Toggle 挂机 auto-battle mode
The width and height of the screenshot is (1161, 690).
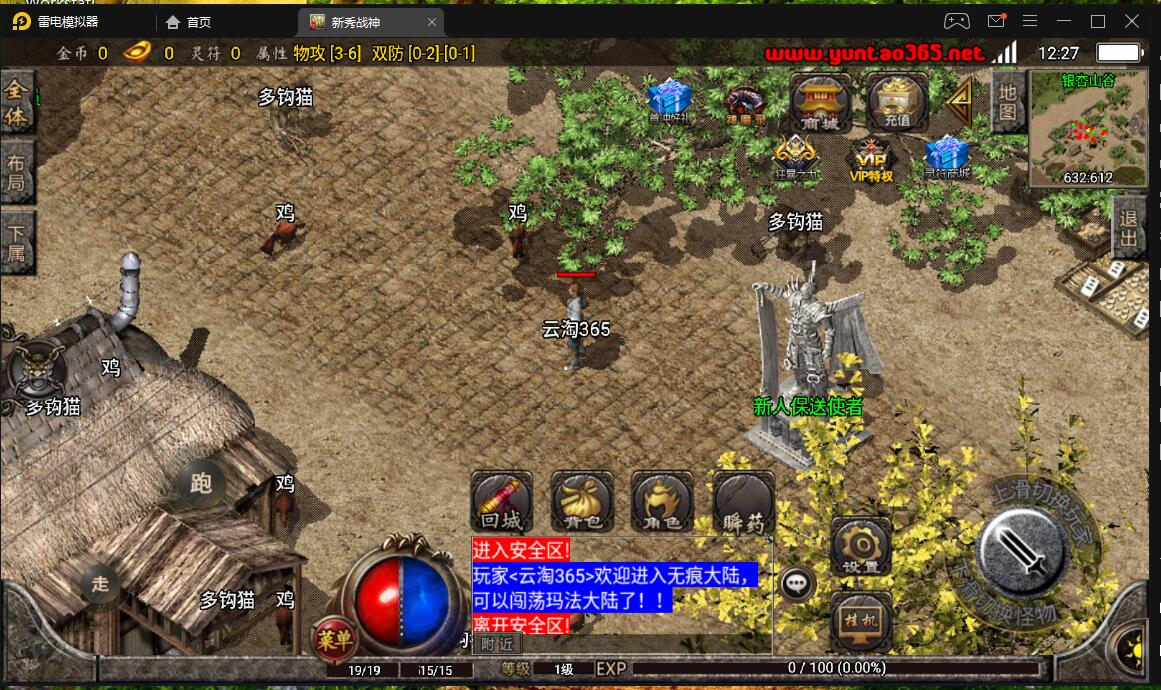[x=860, y=620]
